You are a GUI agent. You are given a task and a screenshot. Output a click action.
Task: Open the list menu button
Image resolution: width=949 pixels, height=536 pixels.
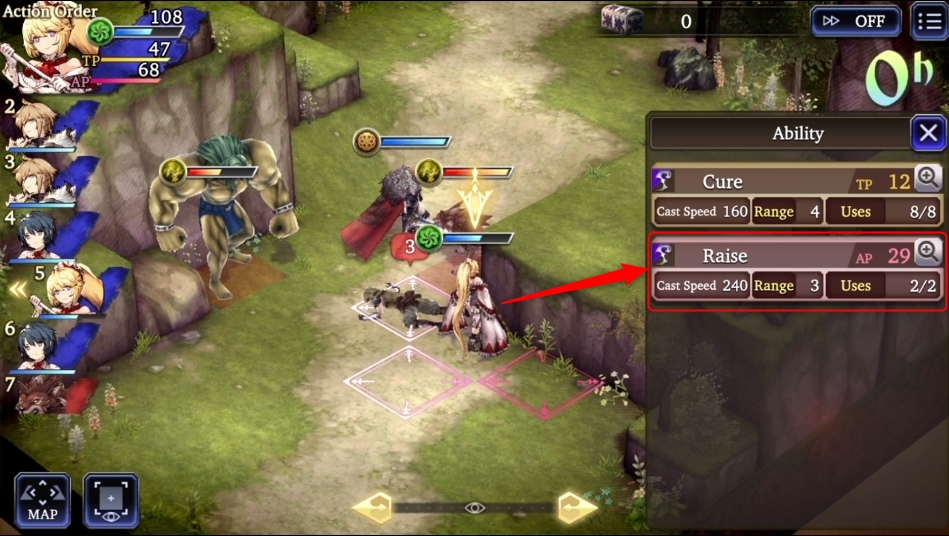point(929,21)
